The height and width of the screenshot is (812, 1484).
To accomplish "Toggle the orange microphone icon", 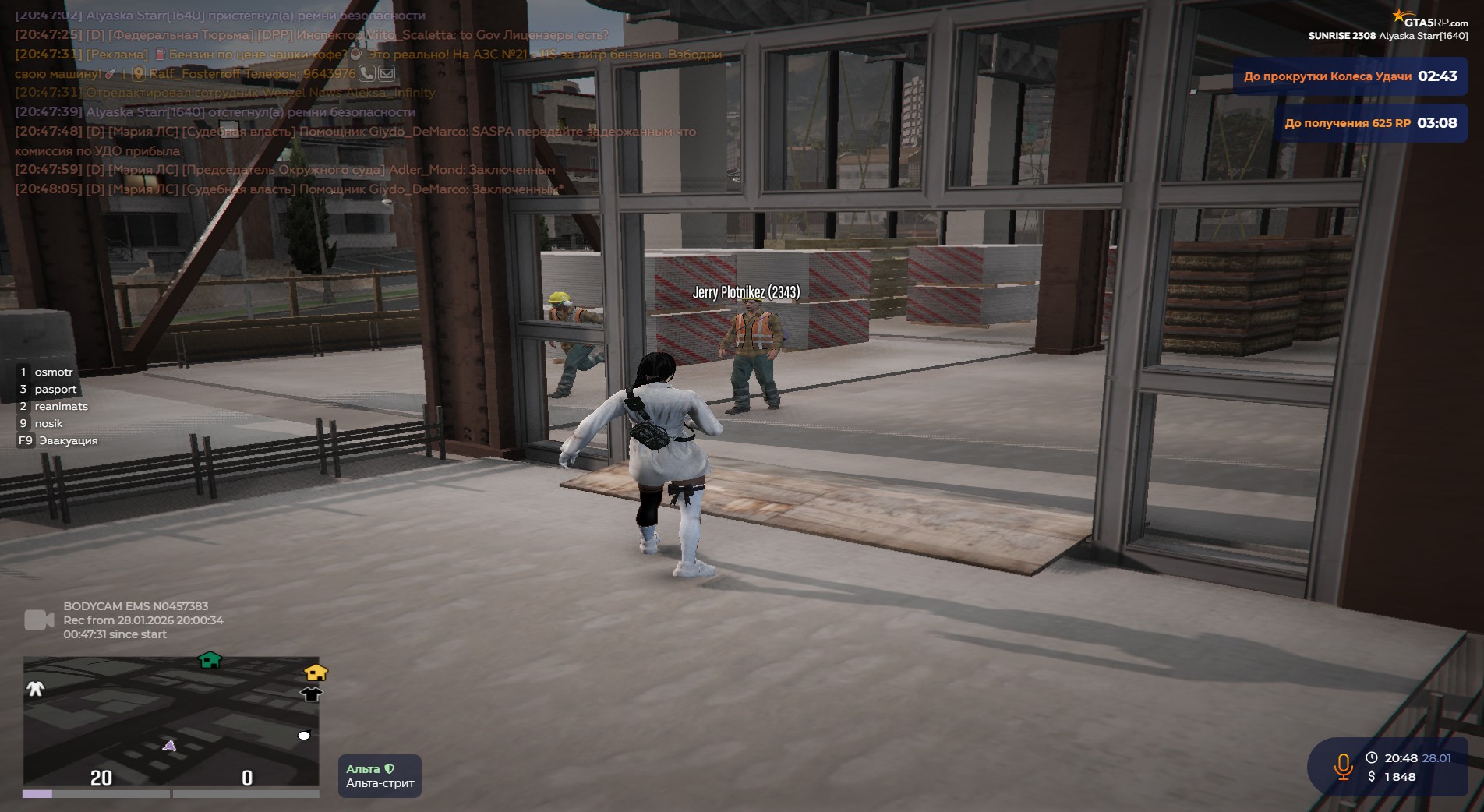I will [1343, 766].
